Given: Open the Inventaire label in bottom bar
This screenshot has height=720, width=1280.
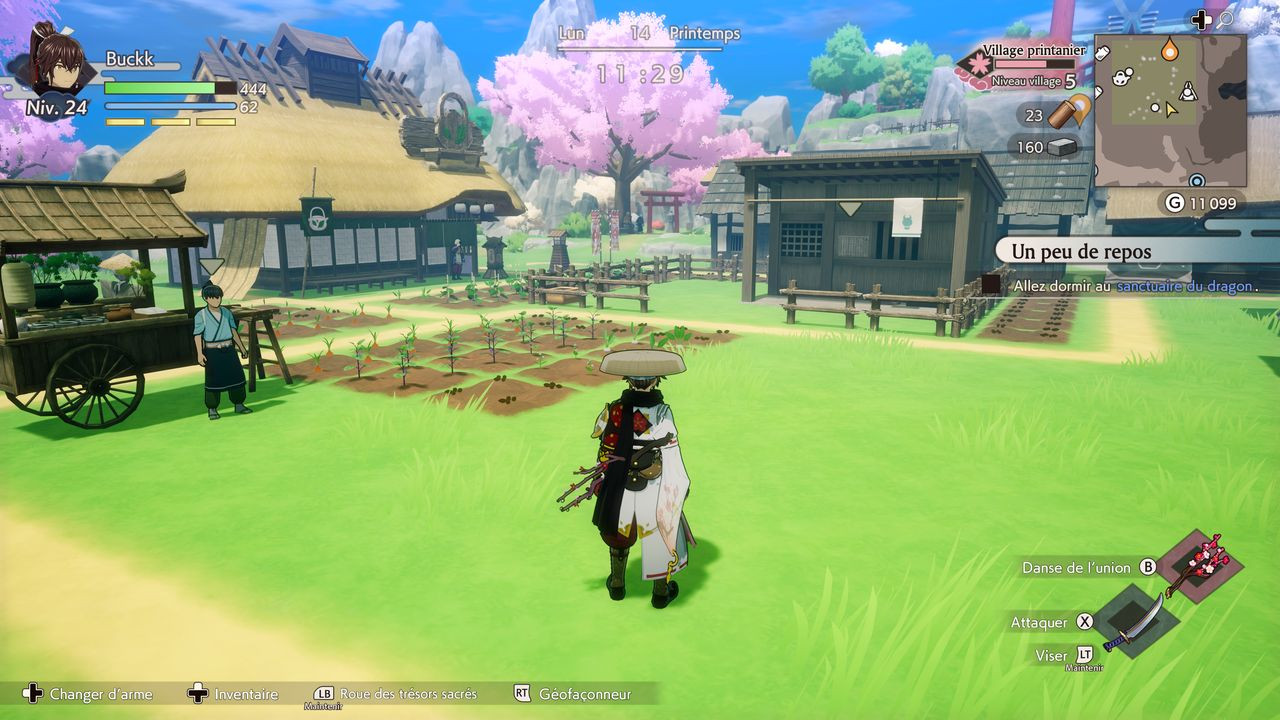Looking at the screenshot, I should pos(246,694).
